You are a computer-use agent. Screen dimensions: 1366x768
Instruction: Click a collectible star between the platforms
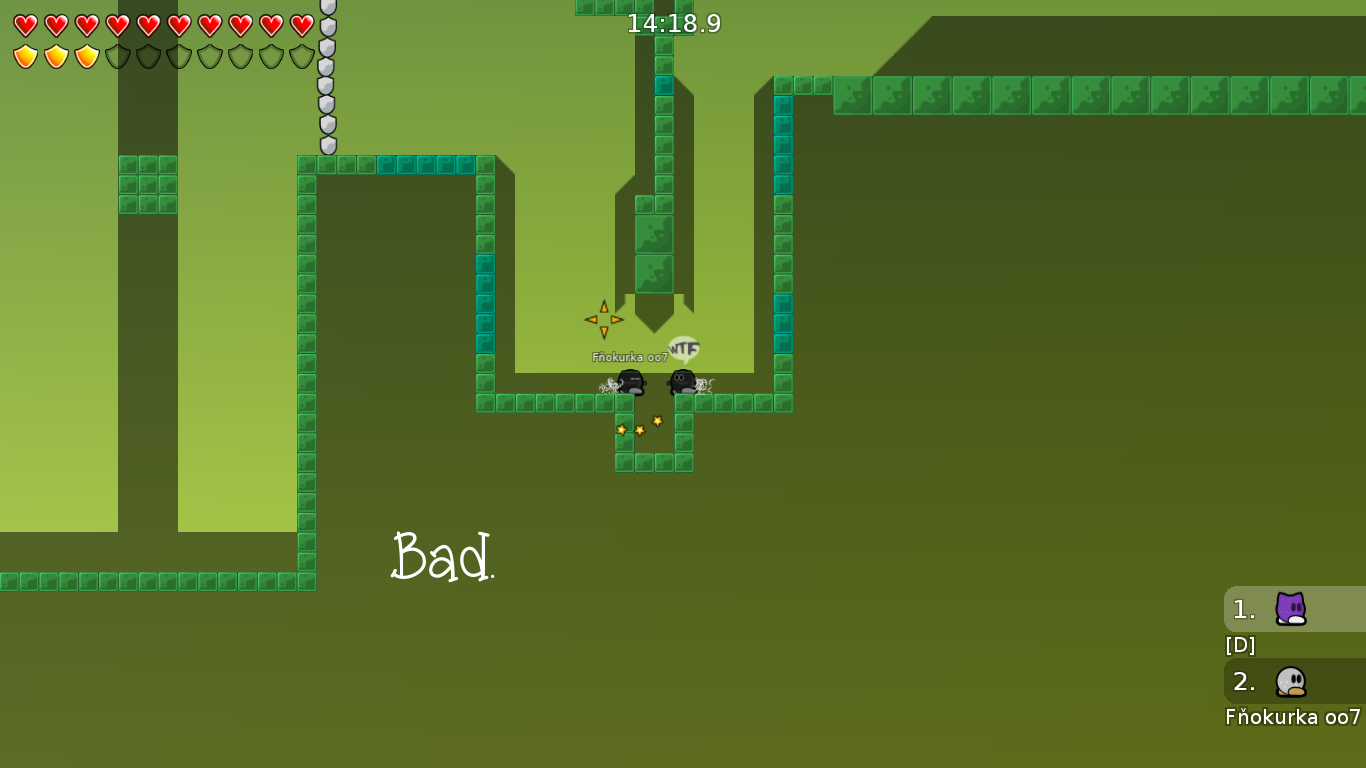pos(655,421)
